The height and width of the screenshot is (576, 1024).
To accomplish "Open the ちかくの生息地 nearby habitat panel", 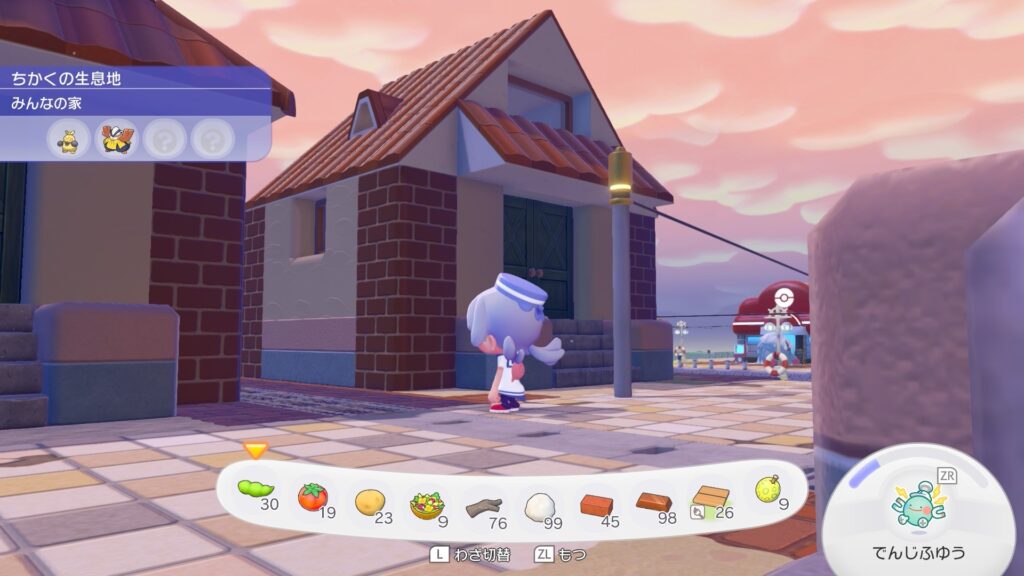I will pos(66,78).
